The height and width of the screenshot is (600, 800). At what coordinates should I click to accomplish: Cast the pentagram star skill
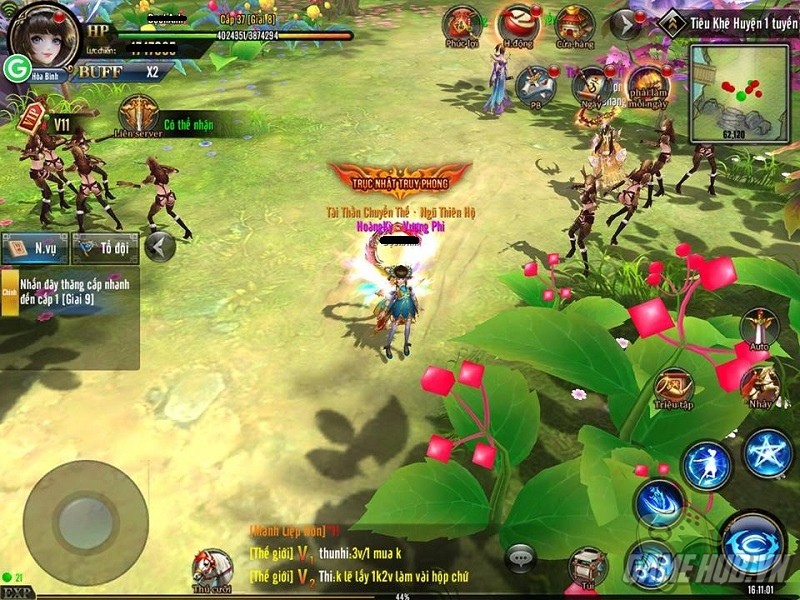pos(768,454)
